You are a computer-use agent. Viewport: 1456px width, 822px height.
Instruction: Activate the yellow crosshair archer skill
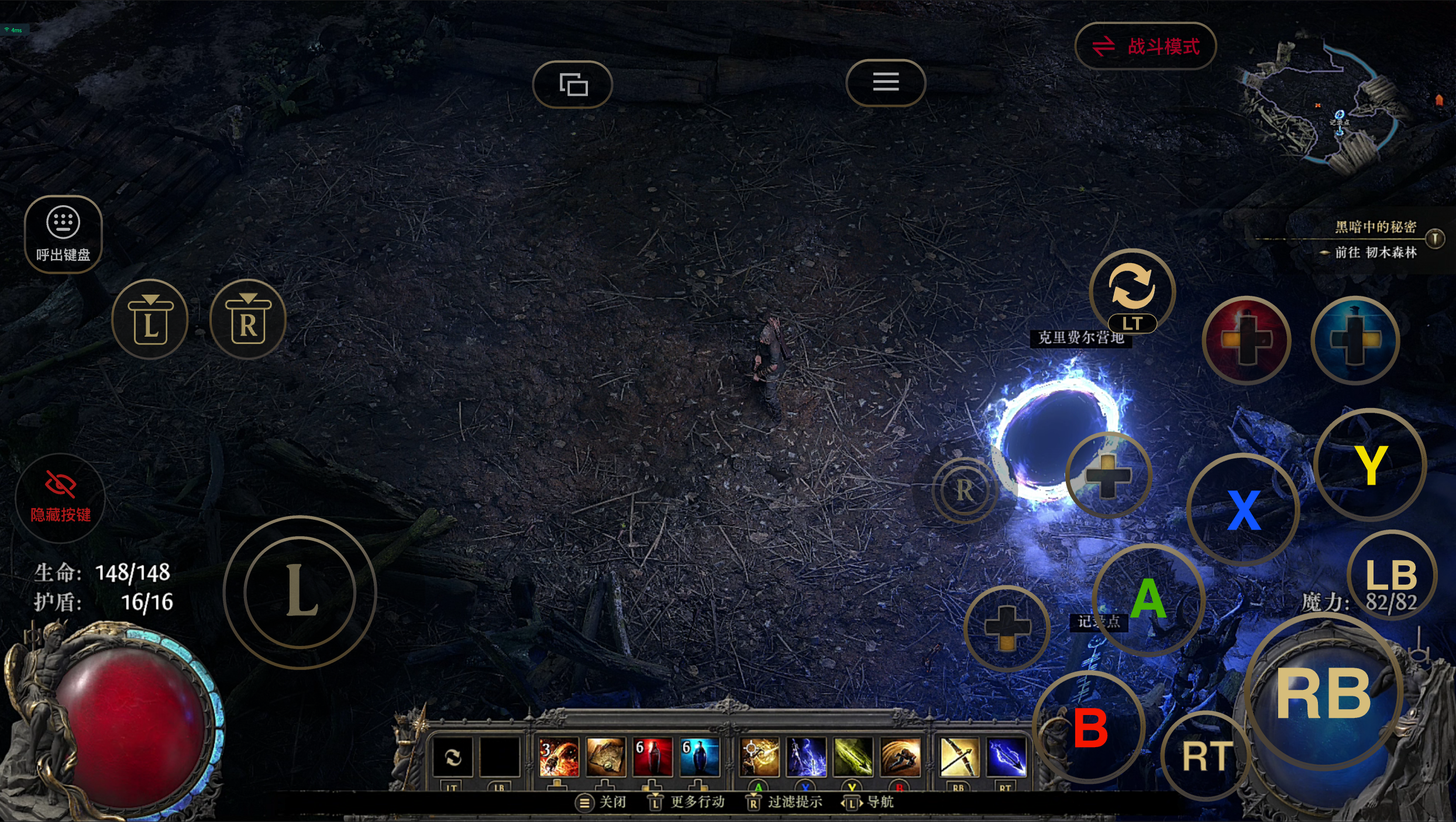click(x=759, y=757)
